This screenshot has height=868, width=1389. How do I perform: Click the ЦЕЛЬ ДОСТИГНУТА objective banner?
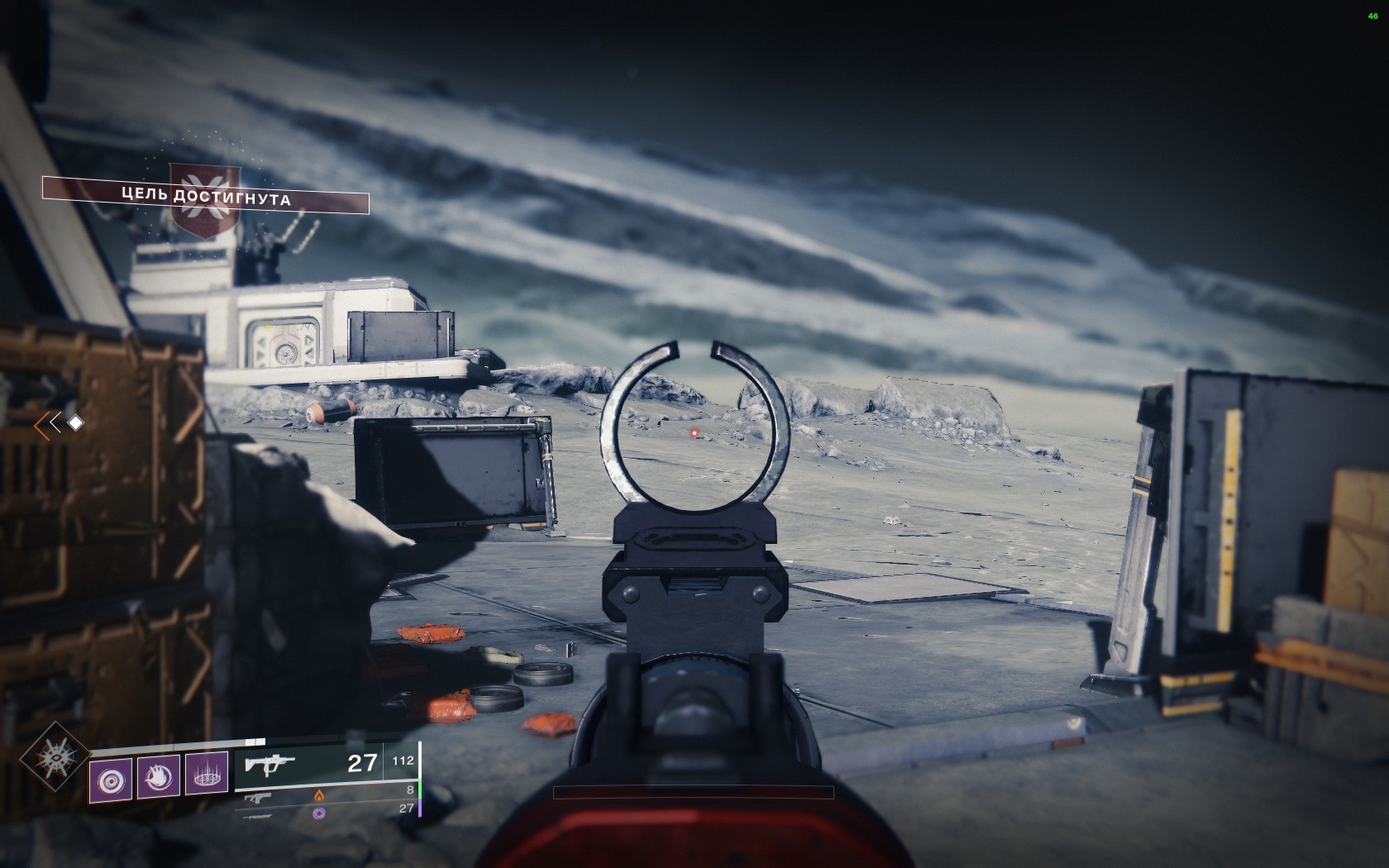(x=206, y=198)
